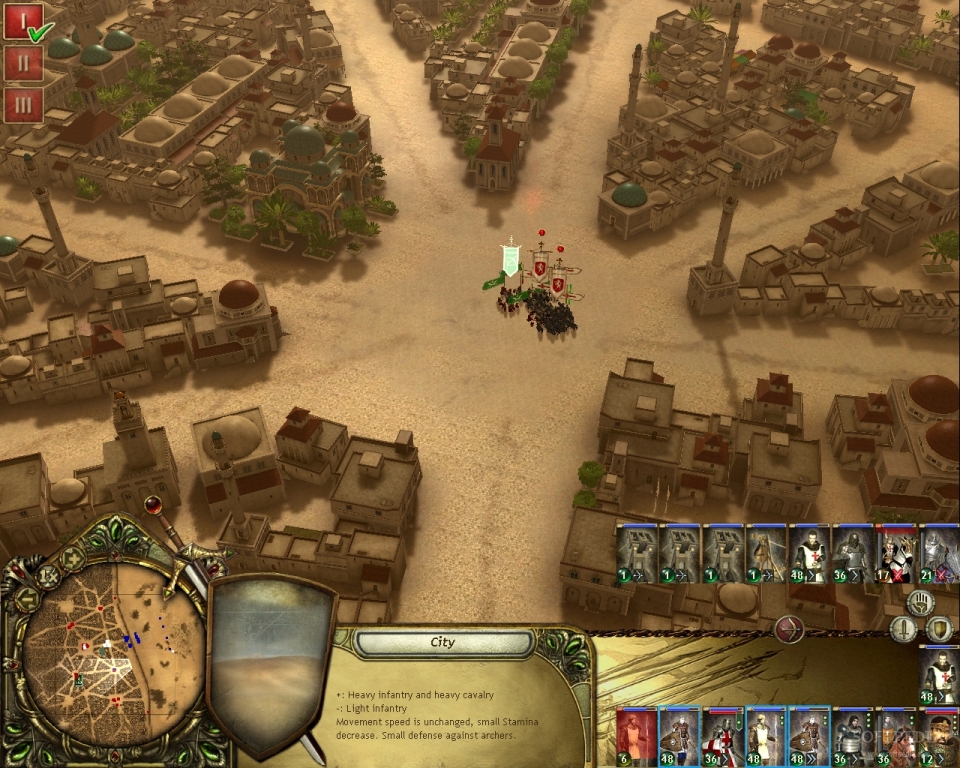The width and height of the screenshot is (960, 768).
Task: Select the dark helmeted infantry card, top row
Action: 853,554
